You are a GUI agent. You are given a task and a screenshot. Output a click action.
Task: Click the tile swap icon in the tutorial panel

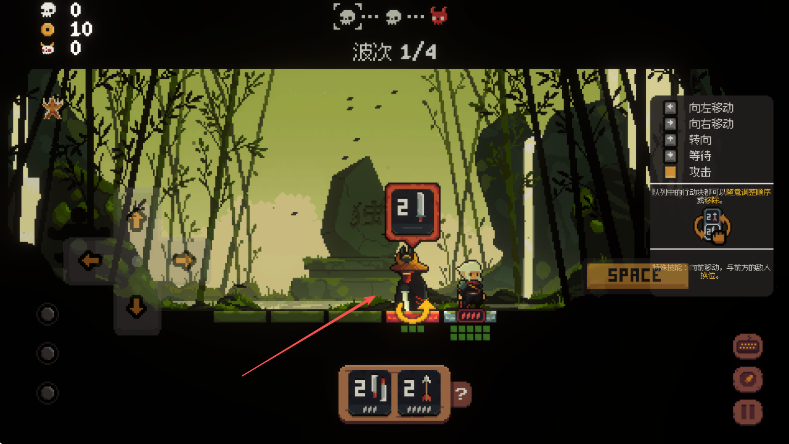[712, 225]
